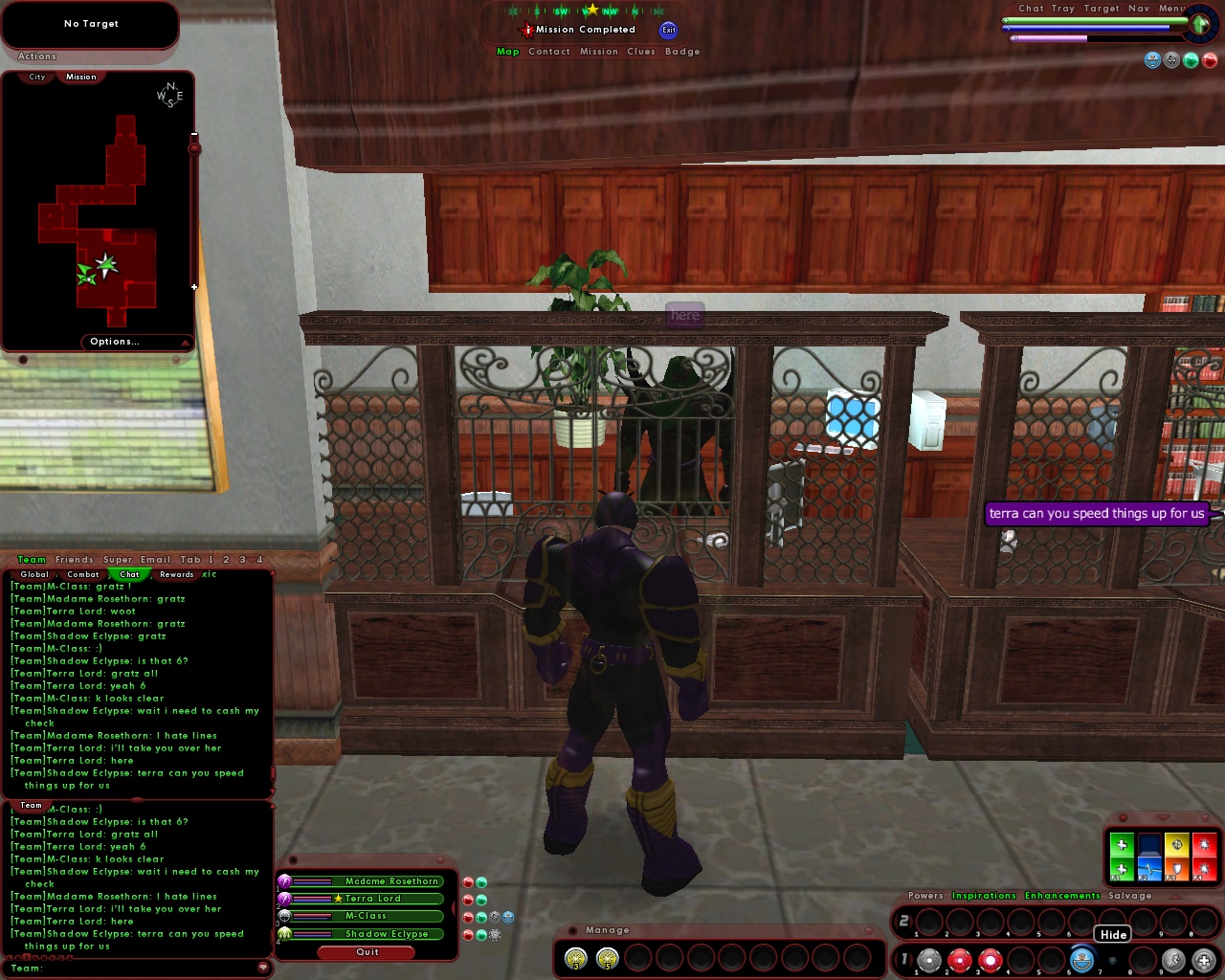Toggle M-Class's red member button

click(468, 917)
